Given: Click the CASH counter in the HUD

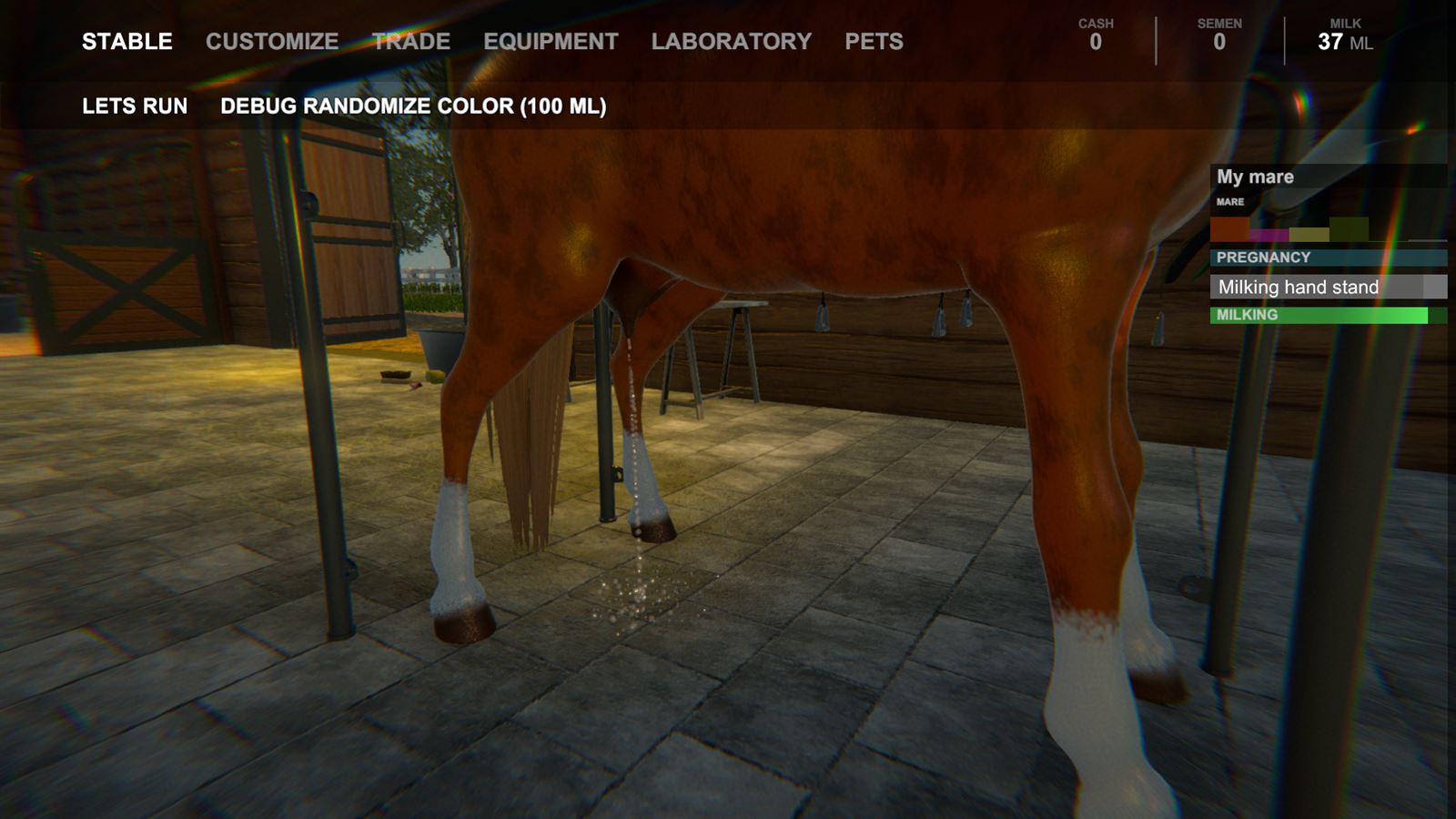Looking at the screenshot, I should coord(1096,33).
